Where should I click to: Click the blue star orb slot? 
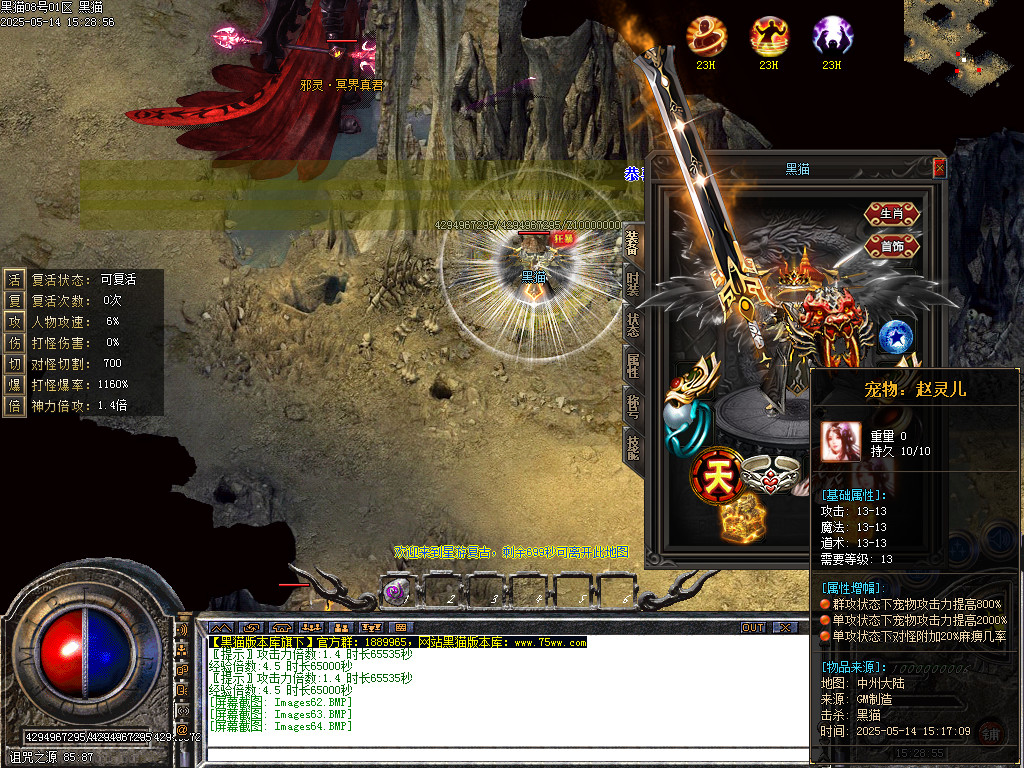pyautogui.click(x=896, y=337)
